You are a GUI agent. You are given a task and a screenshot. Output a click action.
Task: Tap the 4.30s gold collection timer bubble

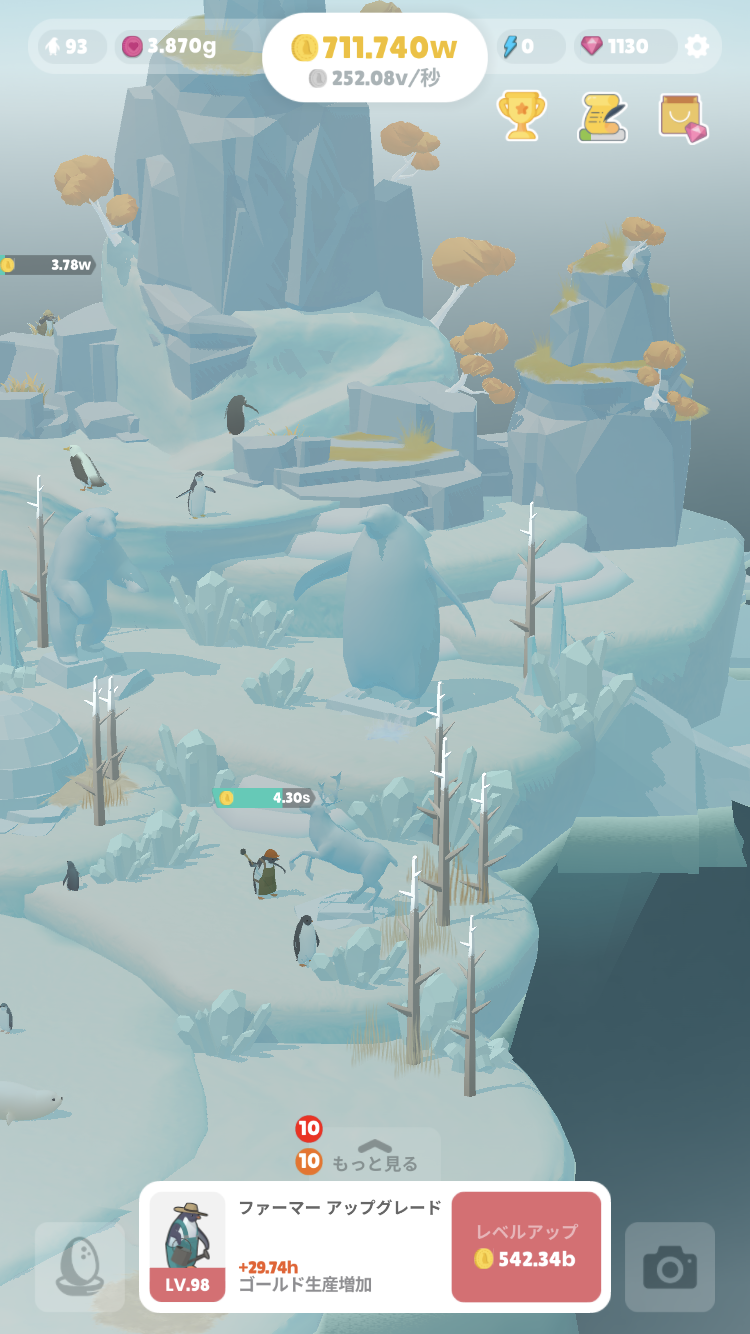tap(265, 798)
